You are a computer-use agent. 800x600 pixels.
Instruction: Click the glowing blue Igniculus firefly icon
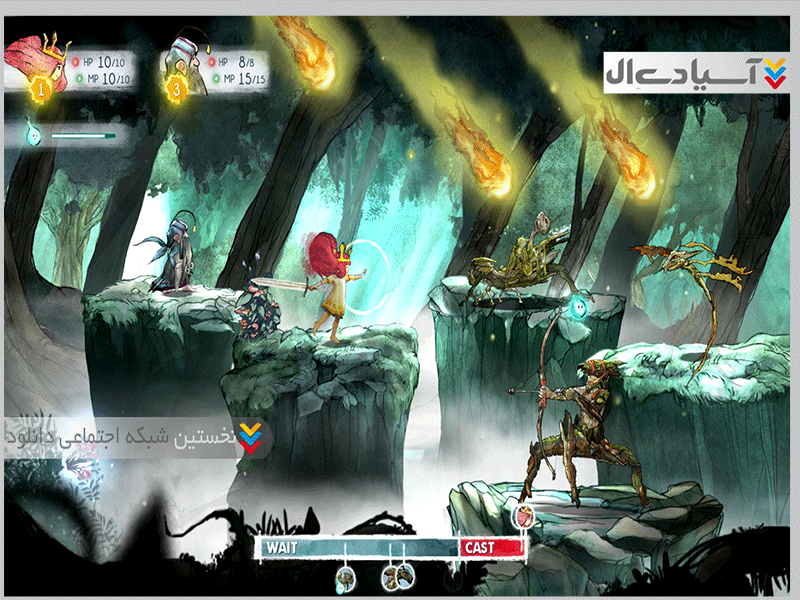coord(34,133)
